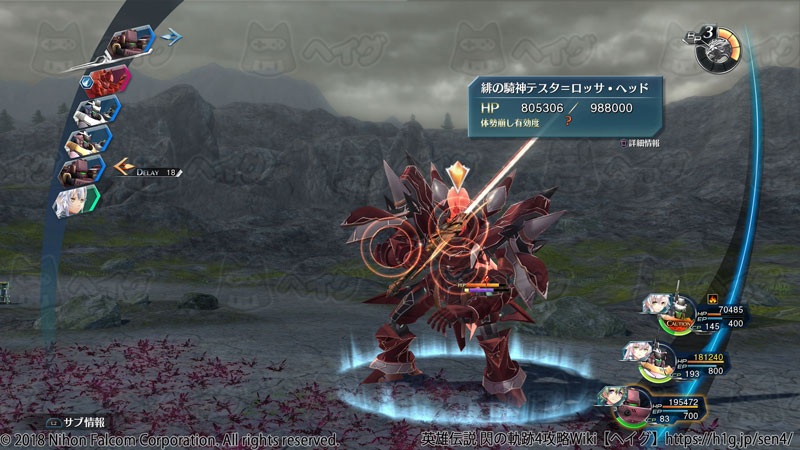800x450 pixels.
Task: Show 詳細情報 detailed enemy information
Action: (643, 143)
